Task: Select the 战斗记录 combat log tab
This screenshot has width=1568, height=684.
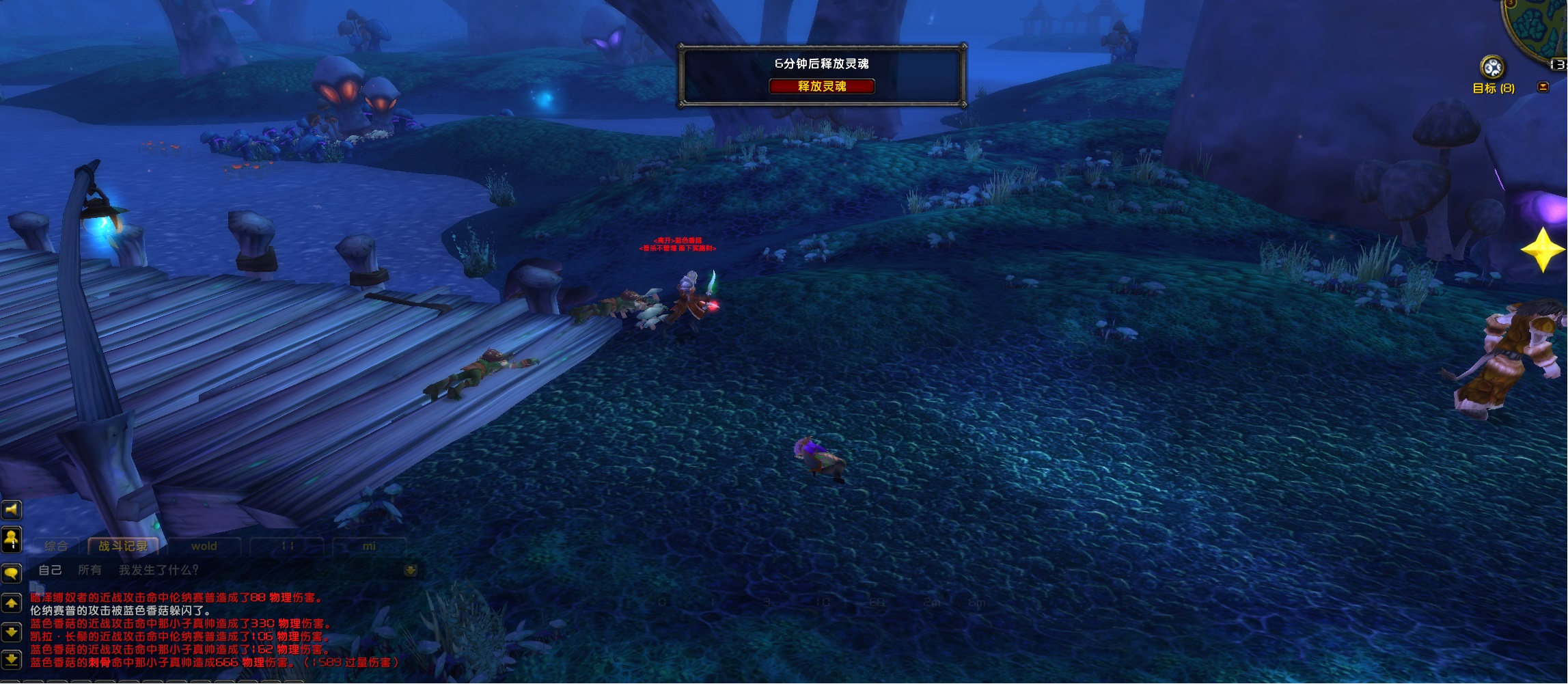Action: point(123,546)
